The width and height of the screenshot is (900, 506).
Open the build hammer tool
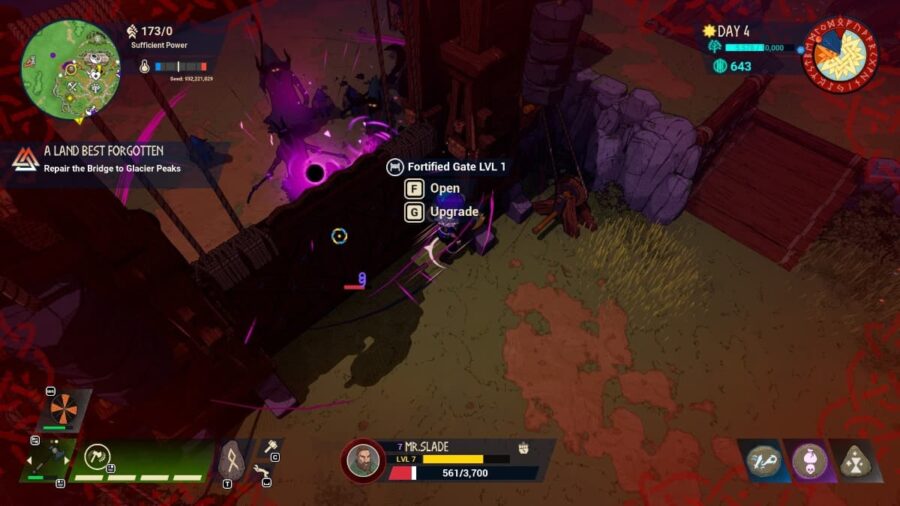coord(268,448)
